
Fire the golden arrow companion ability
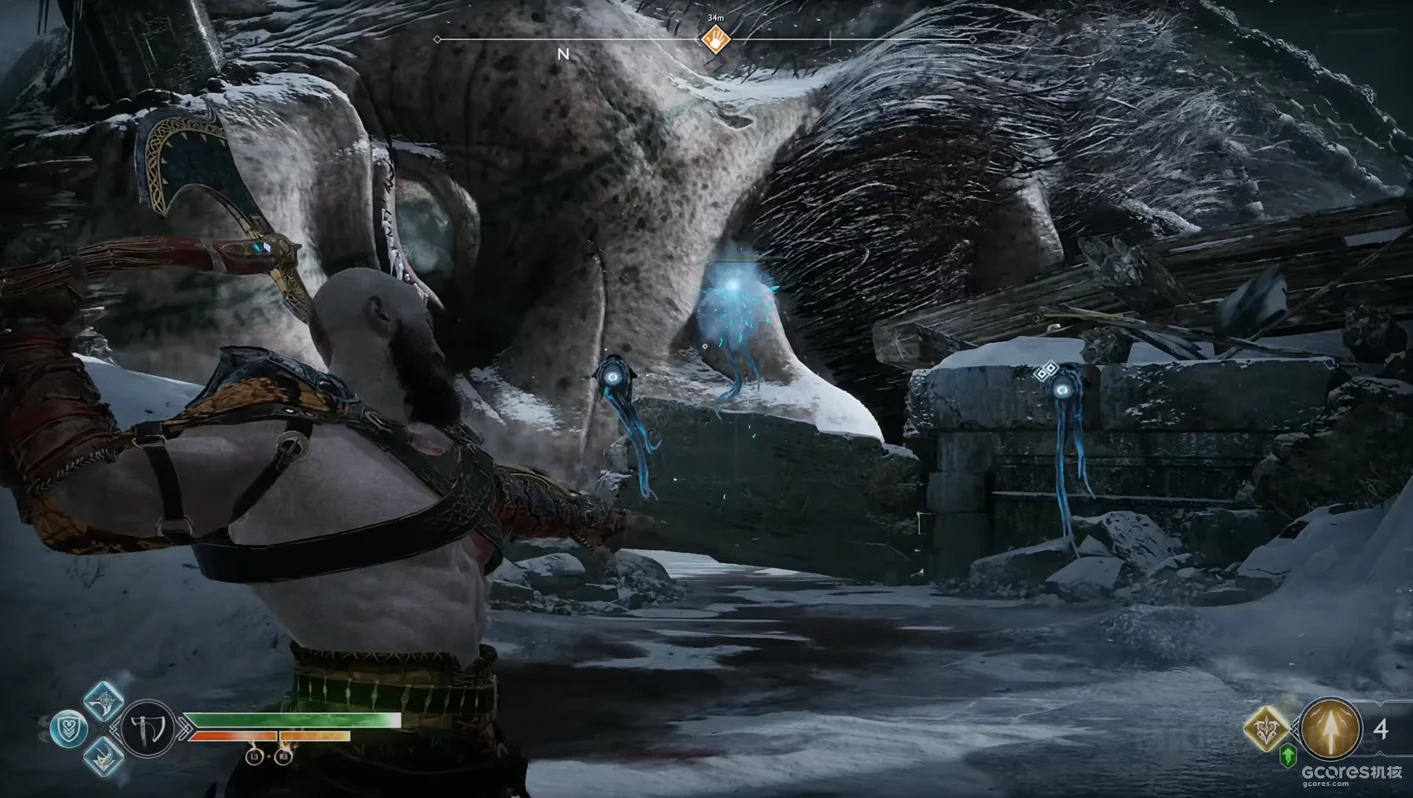tap(1331, 729)
